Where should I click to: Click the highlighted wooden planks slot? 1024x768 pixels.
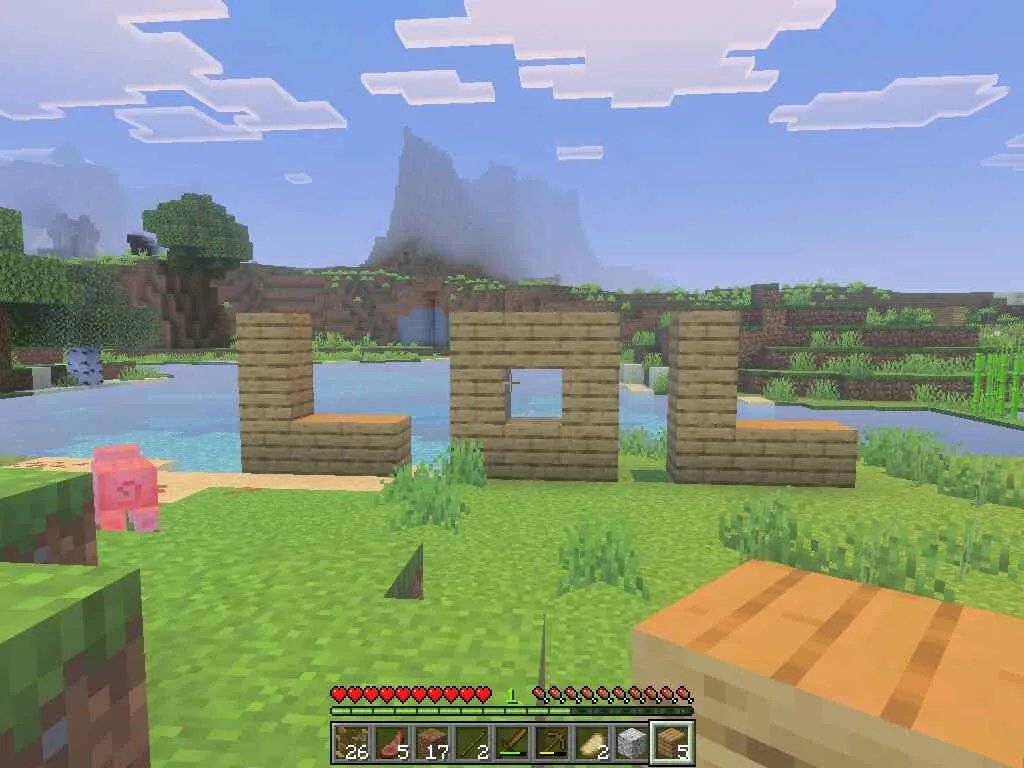tap(671, 743)
